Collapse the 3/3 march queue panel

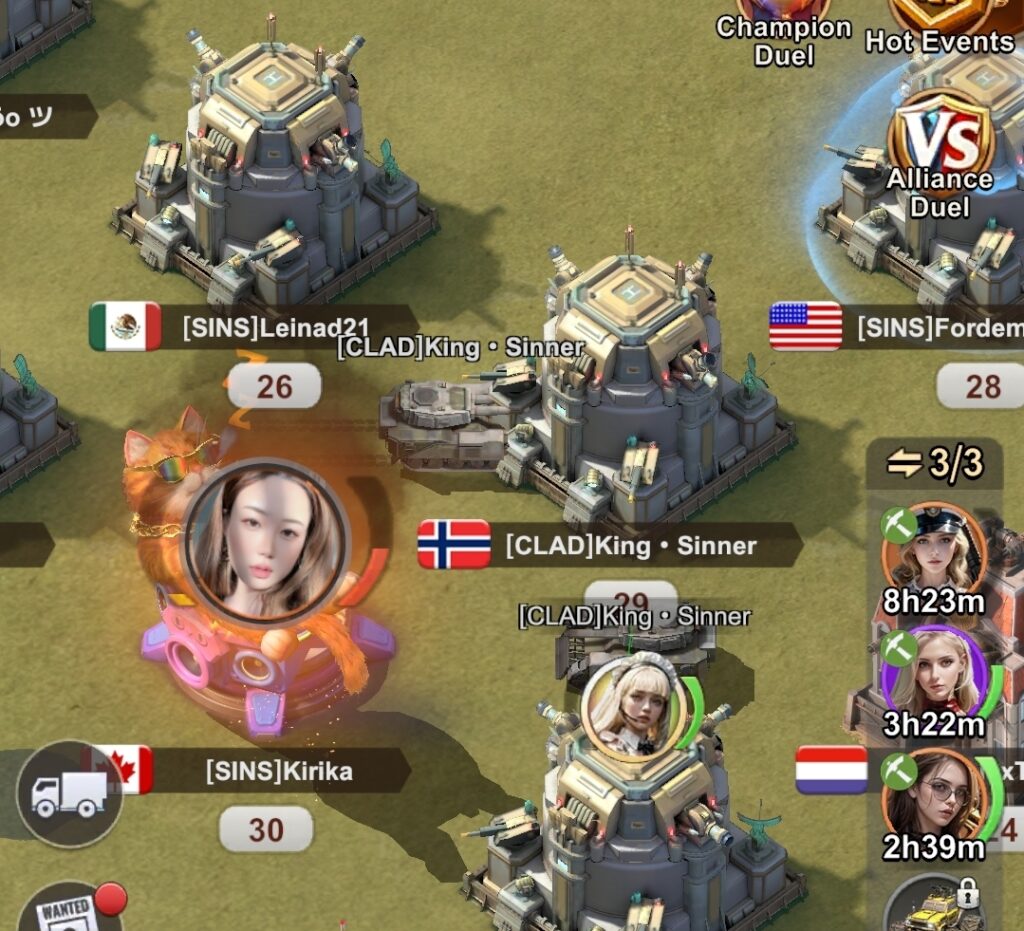click(935, 464)
